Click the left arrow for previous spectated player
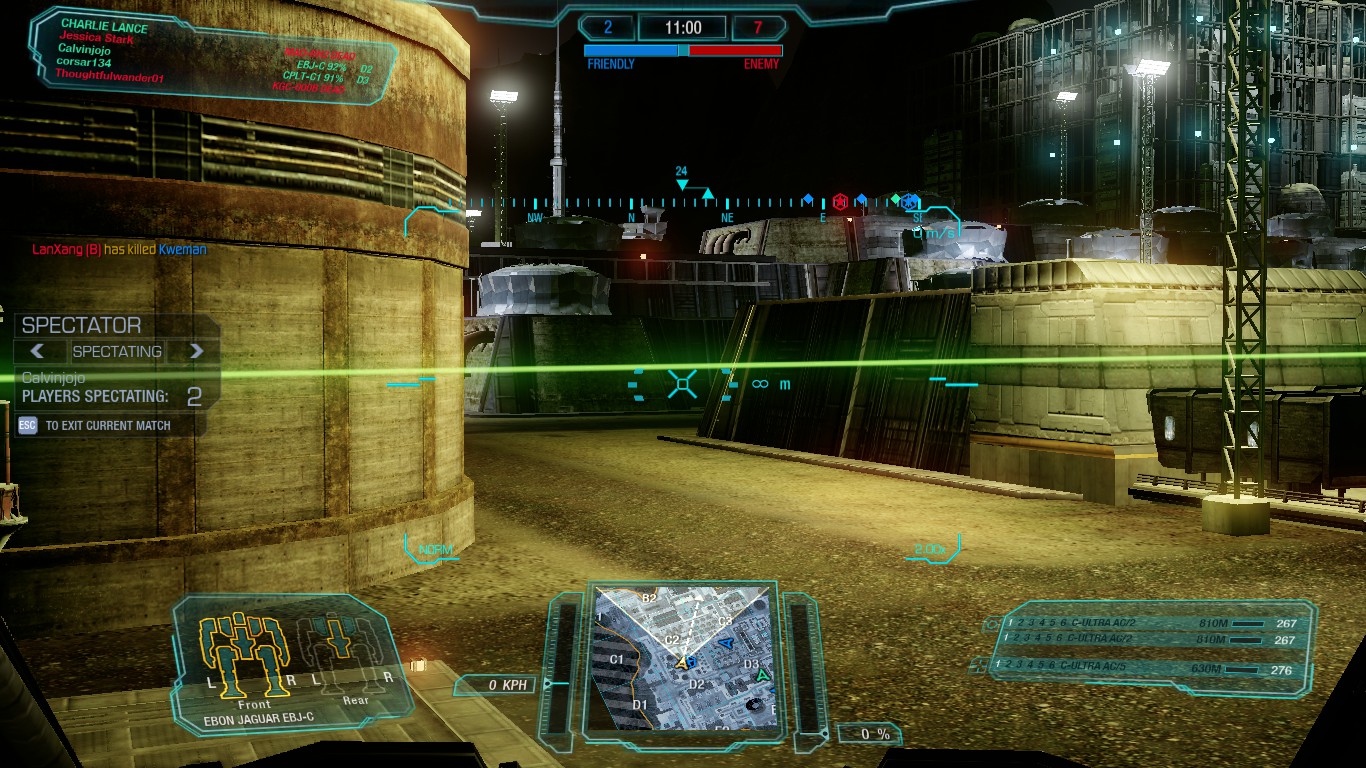The image size is (1366, 768). [x=38, y=351]
